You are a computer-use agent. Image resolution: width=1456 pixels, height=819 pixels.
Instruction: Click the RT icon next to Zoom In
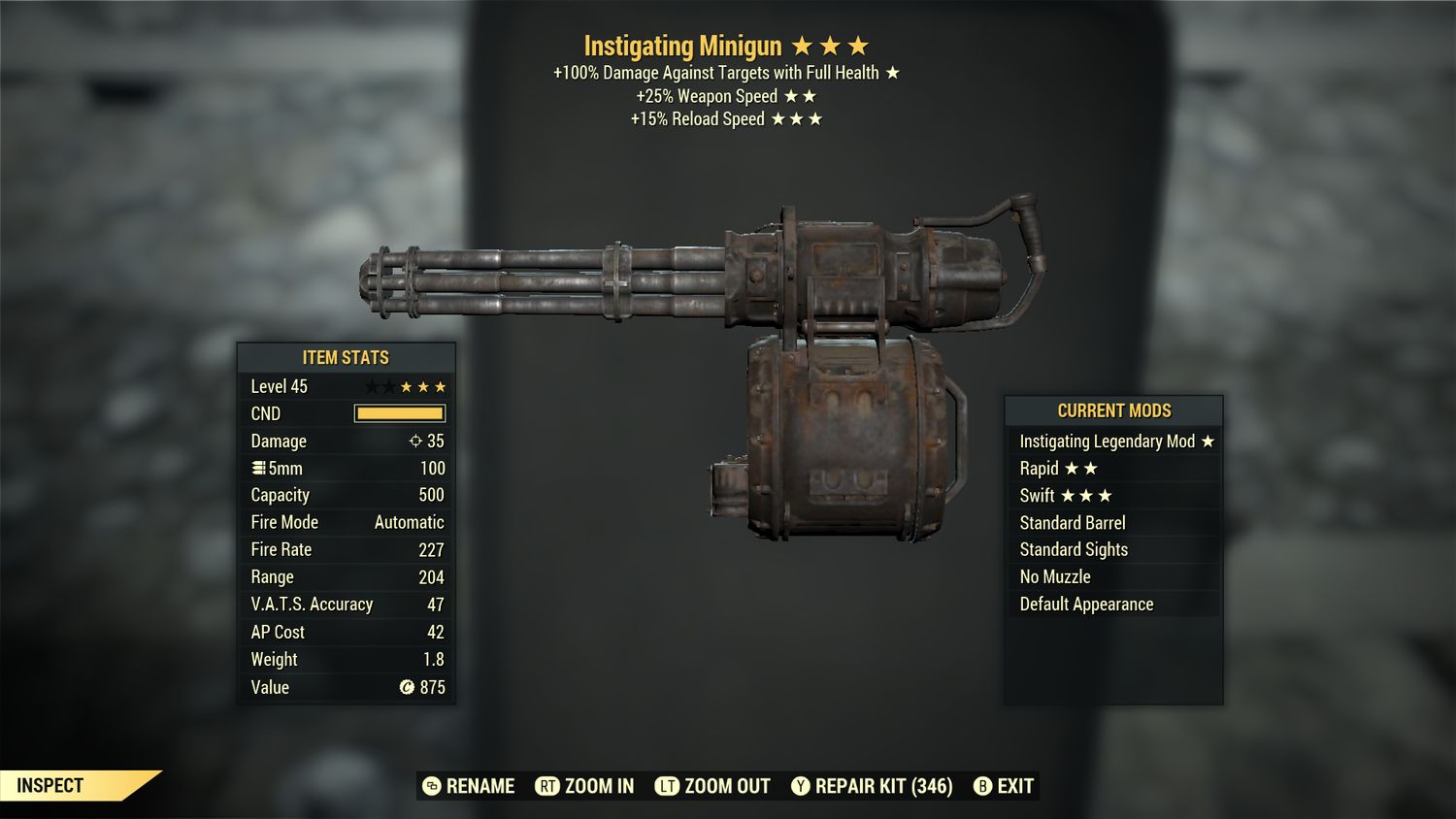(x=549, y=786)
